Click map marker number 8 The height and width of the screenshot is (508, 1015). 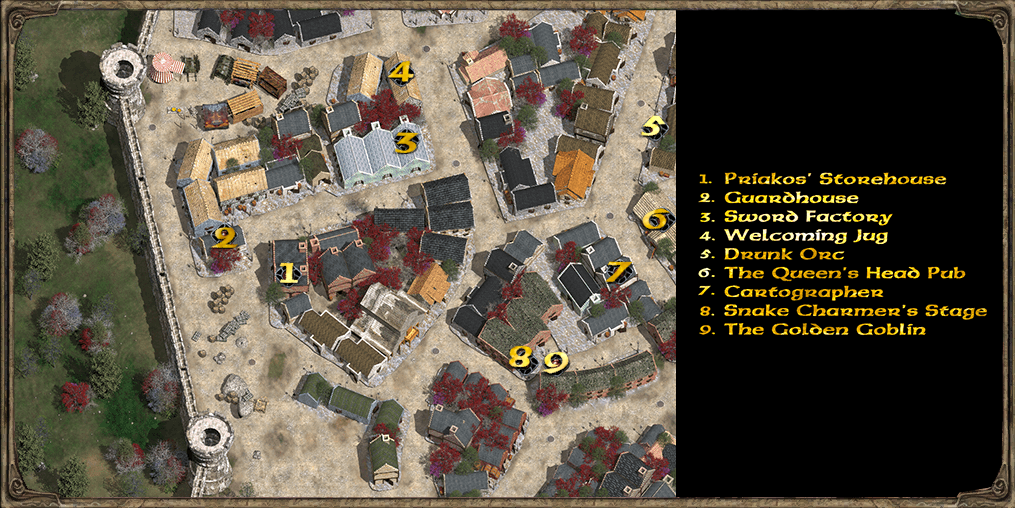point(520,357)
